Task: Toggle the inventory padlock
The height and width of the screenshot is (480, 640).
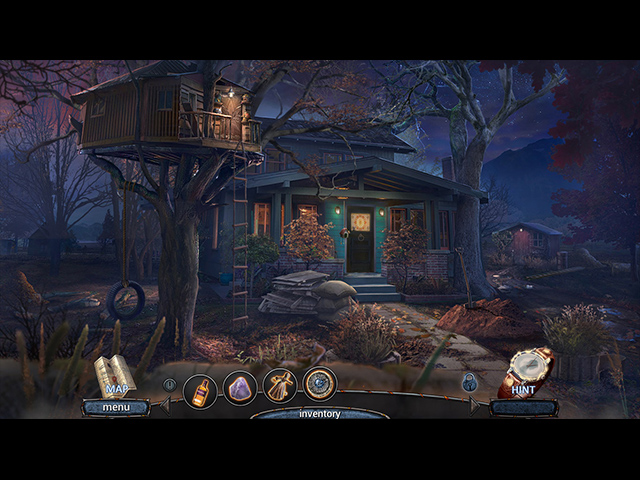Action: click(469, 382)
